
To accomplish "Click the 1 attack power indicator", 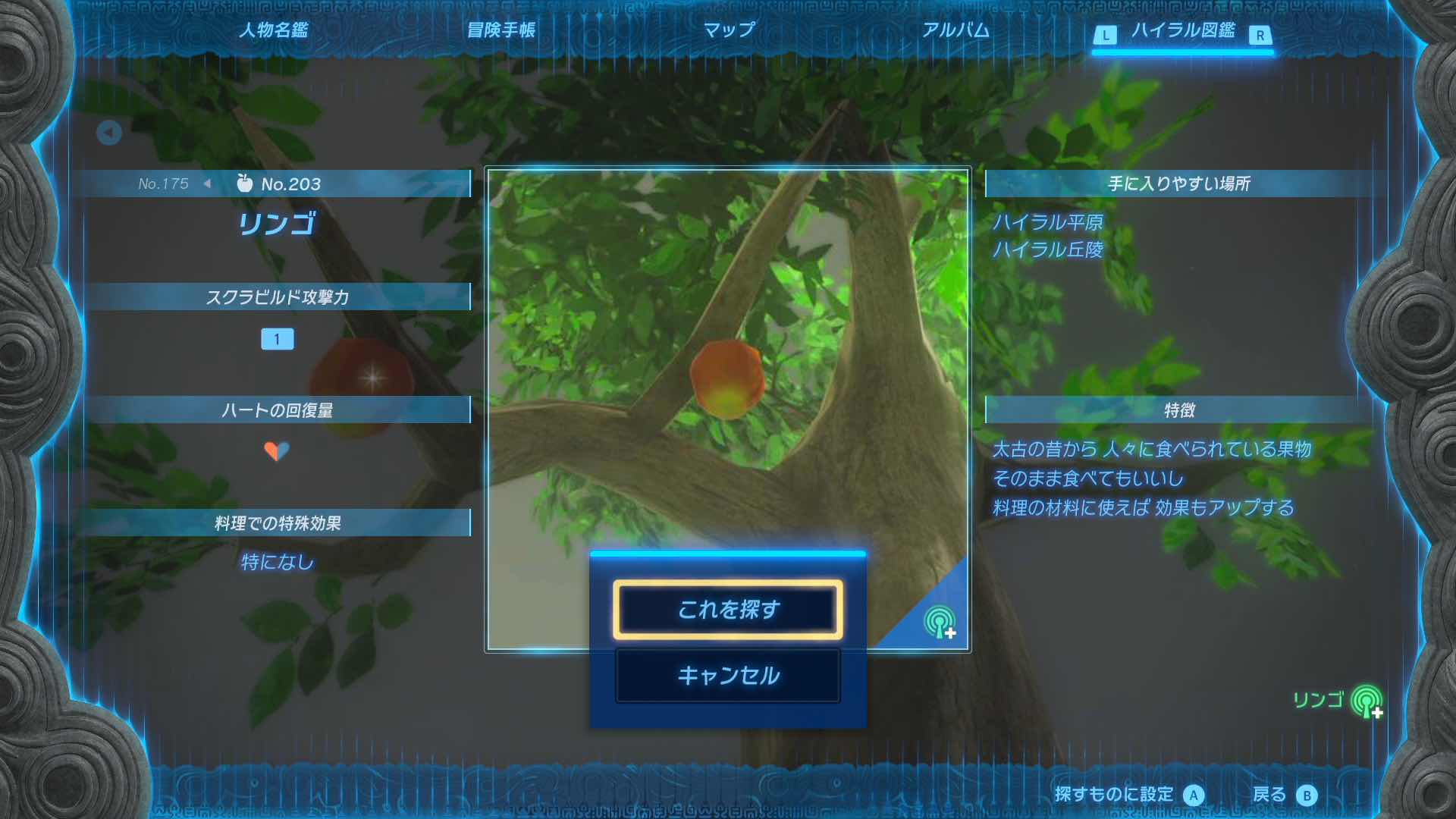I will (x=278, y=339).
